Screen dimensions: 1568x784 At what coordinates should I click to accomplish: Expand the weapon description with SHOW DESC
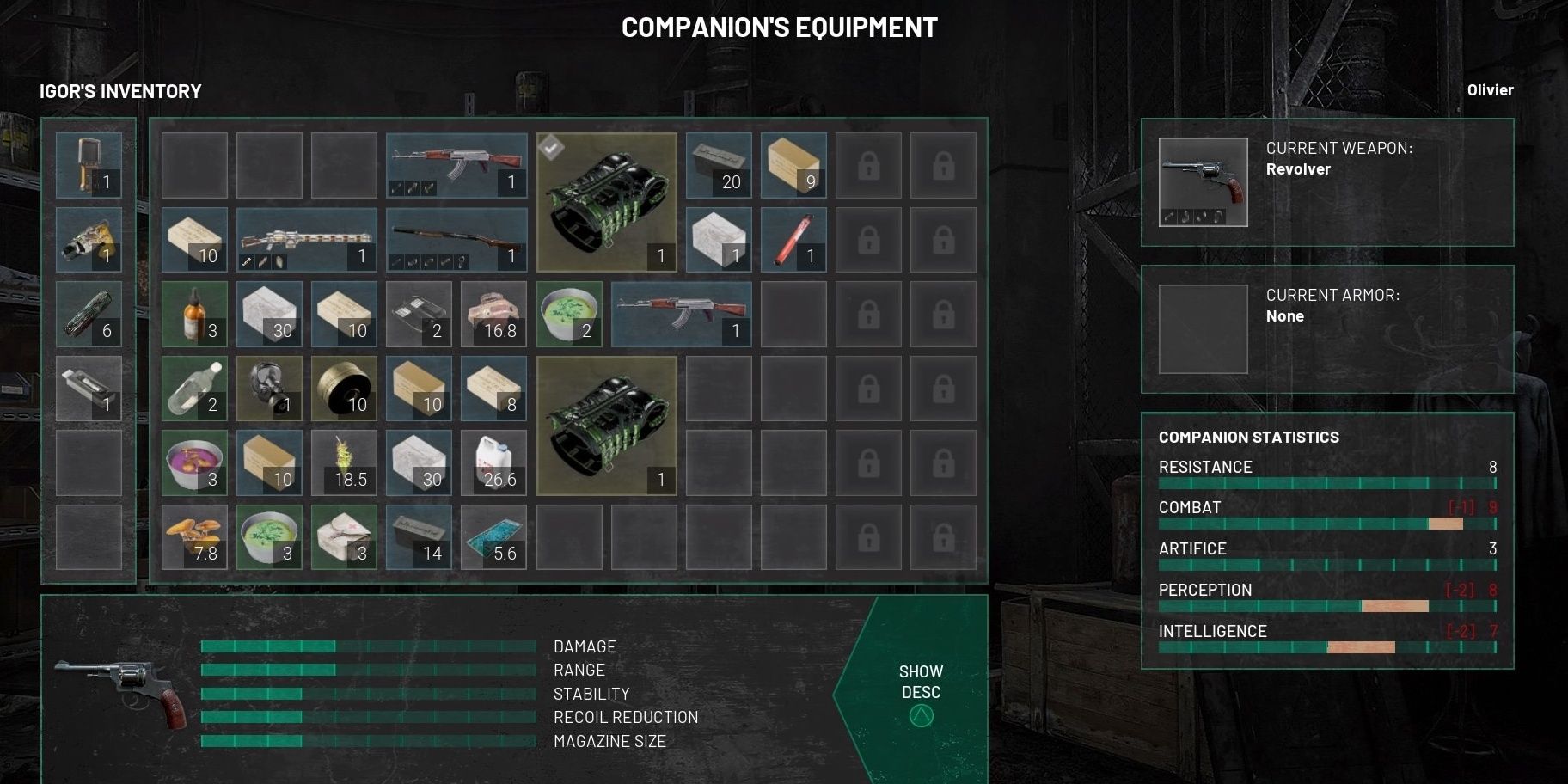920,681
